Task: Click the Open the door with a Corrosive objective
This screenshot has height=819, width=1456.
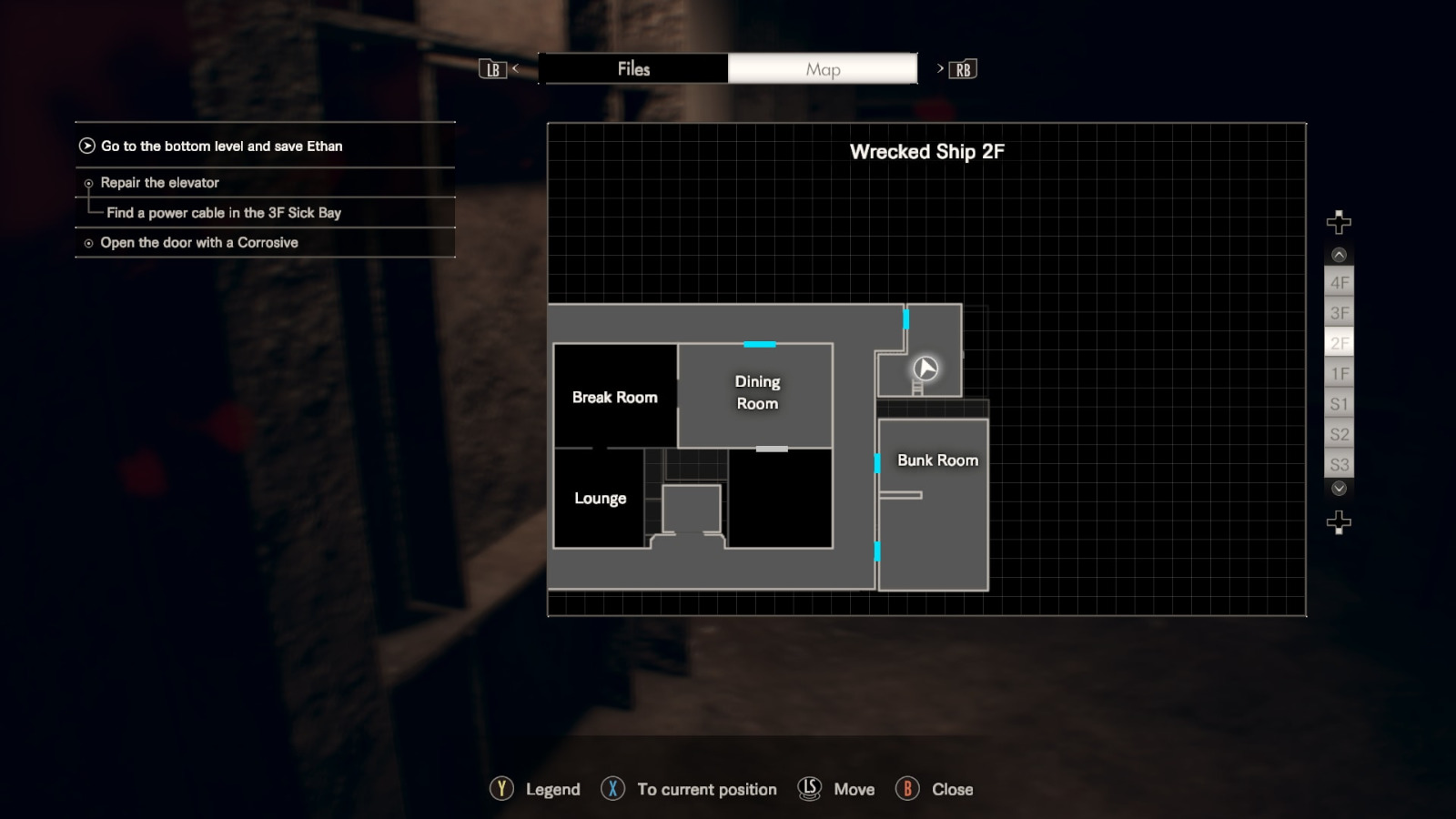Action: (x=201, y=243)
